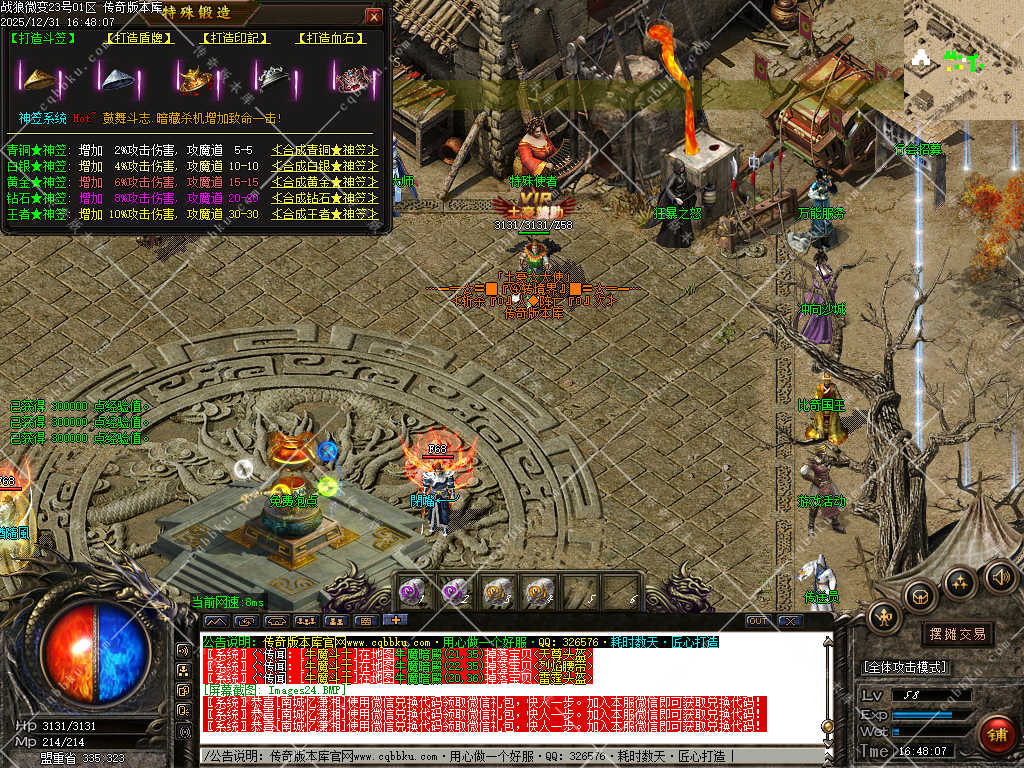Open the 摆摊交易 stall trade button

(957, 633)
